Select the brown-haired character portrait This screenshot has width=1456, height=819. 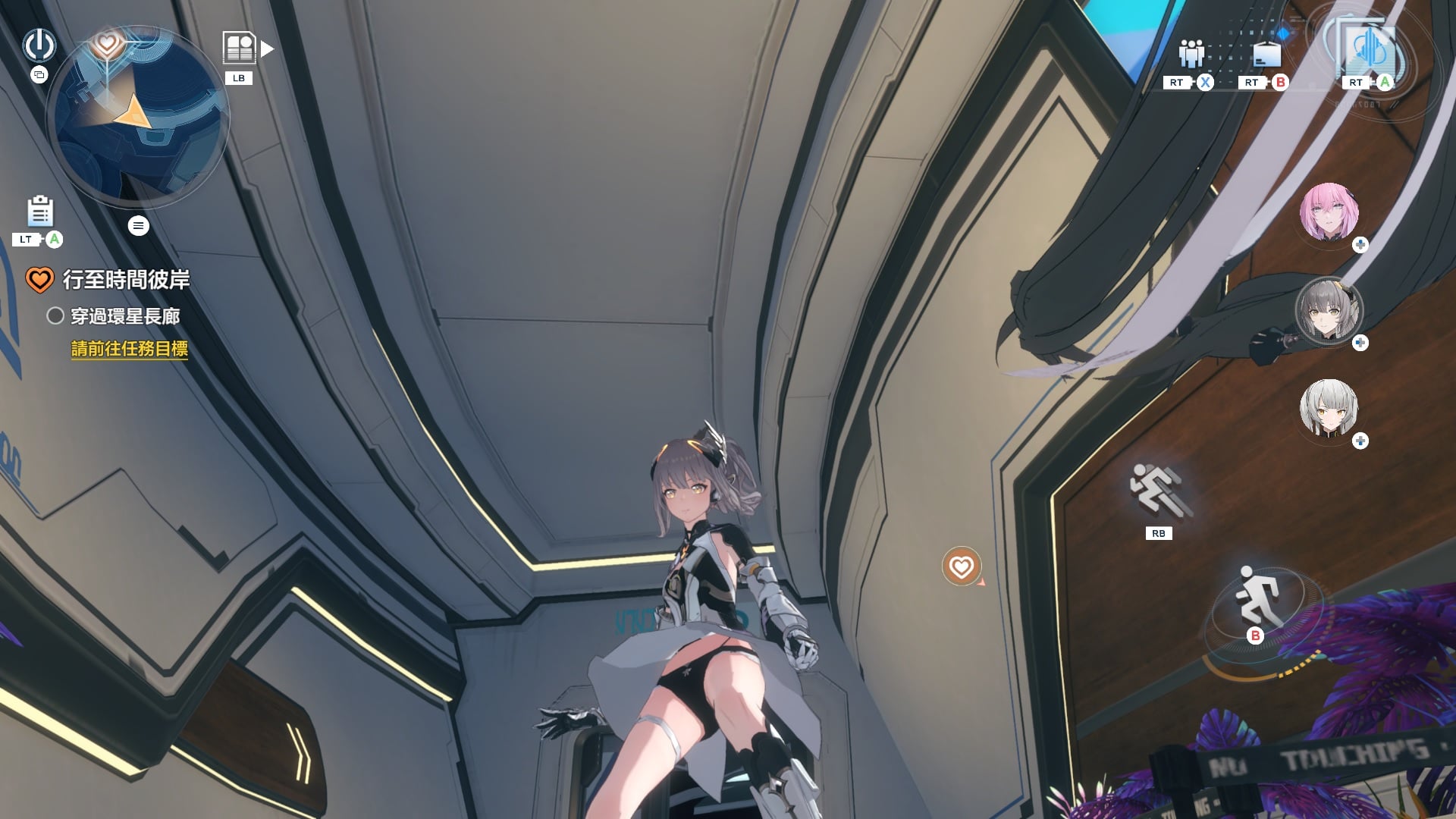tap(1329, 310)
